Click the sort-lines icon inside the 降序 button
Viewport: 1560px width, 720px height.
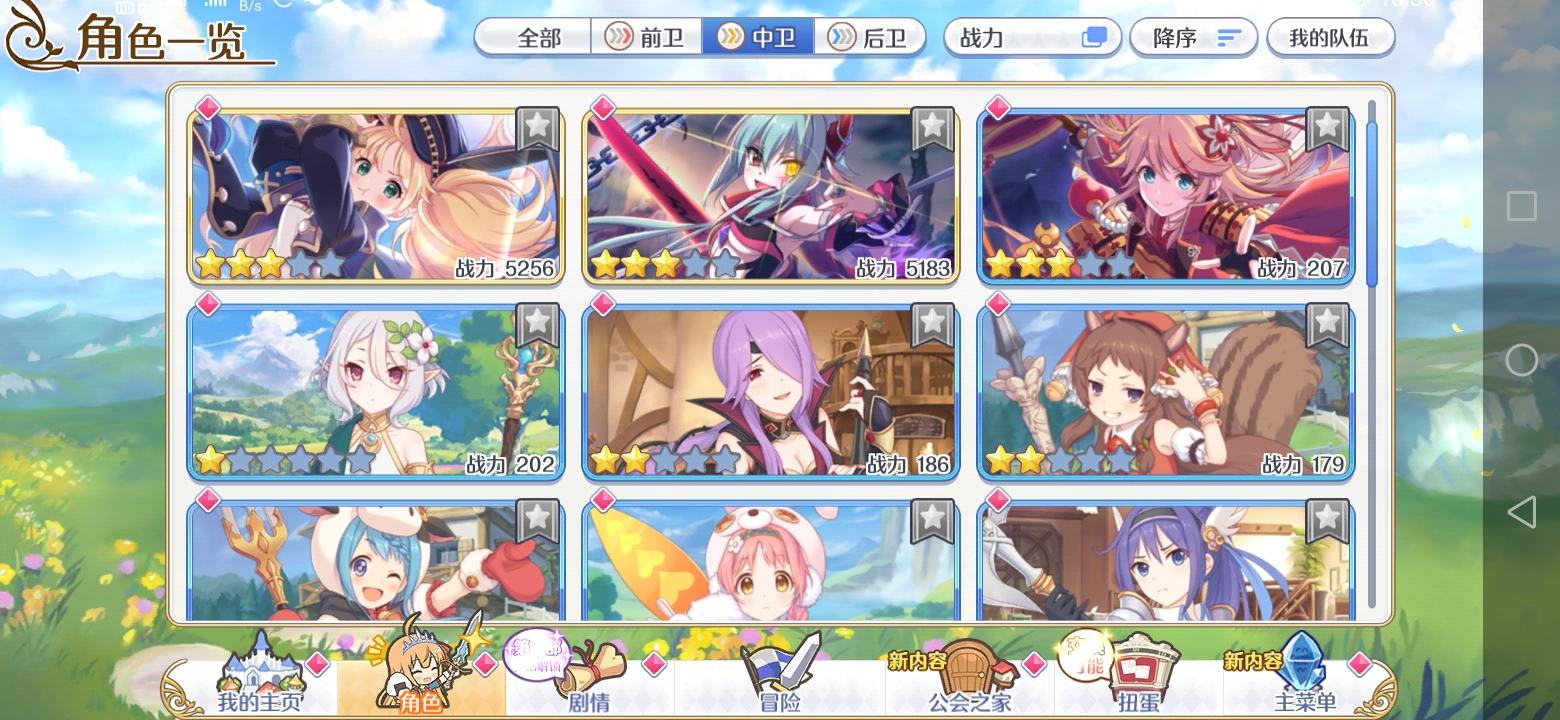pos(1227,37)
